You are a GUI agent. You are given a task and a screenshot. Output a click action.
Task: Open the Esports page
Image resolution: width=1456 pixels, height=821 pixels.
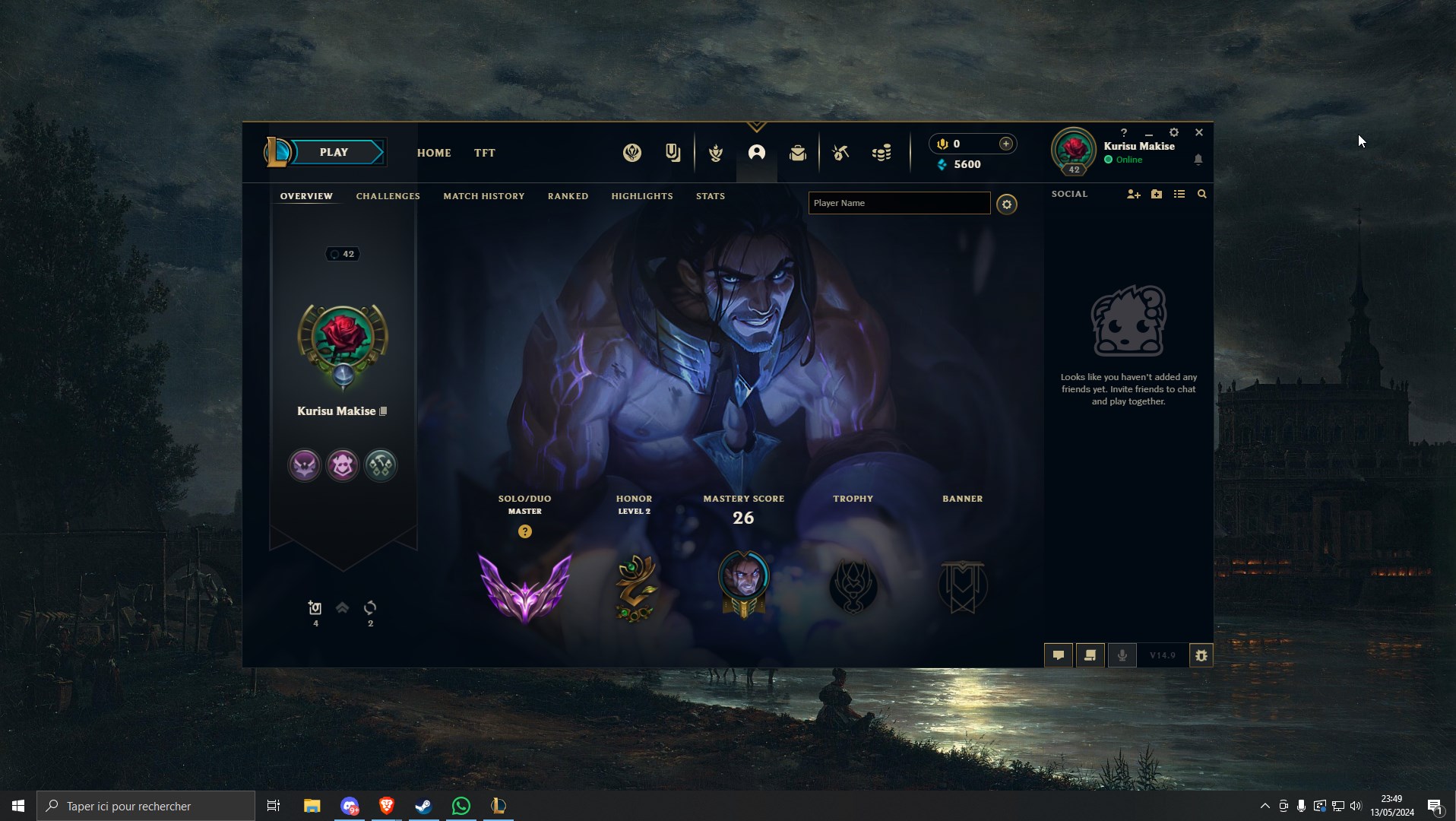coord(632,153)
